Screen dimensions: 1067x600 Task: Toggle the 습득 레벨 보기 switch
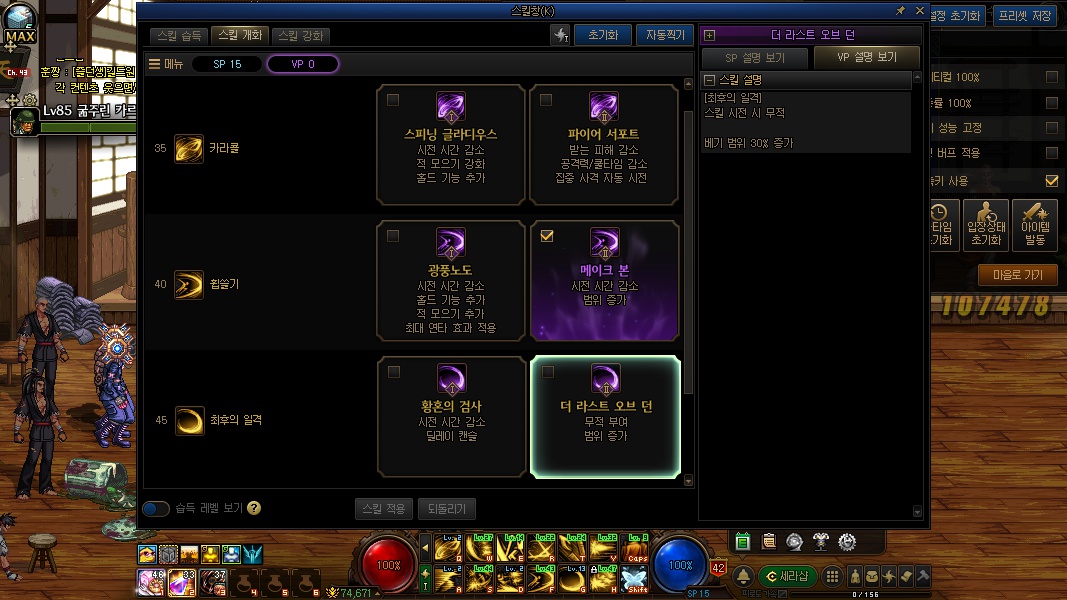[156, 509]
